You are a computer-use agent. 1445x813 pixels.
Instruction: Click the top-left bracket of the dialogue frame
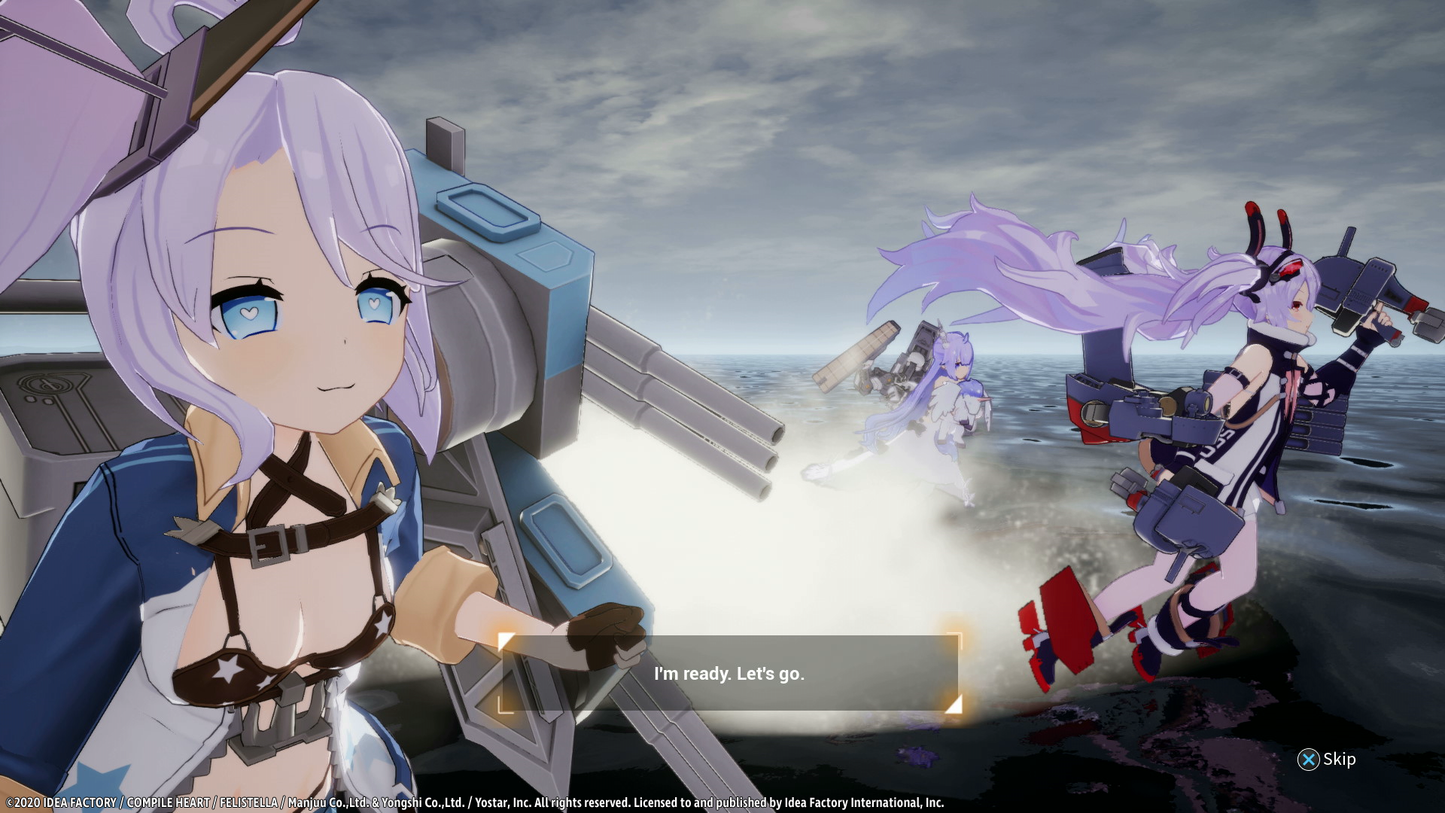coord(506,641)
